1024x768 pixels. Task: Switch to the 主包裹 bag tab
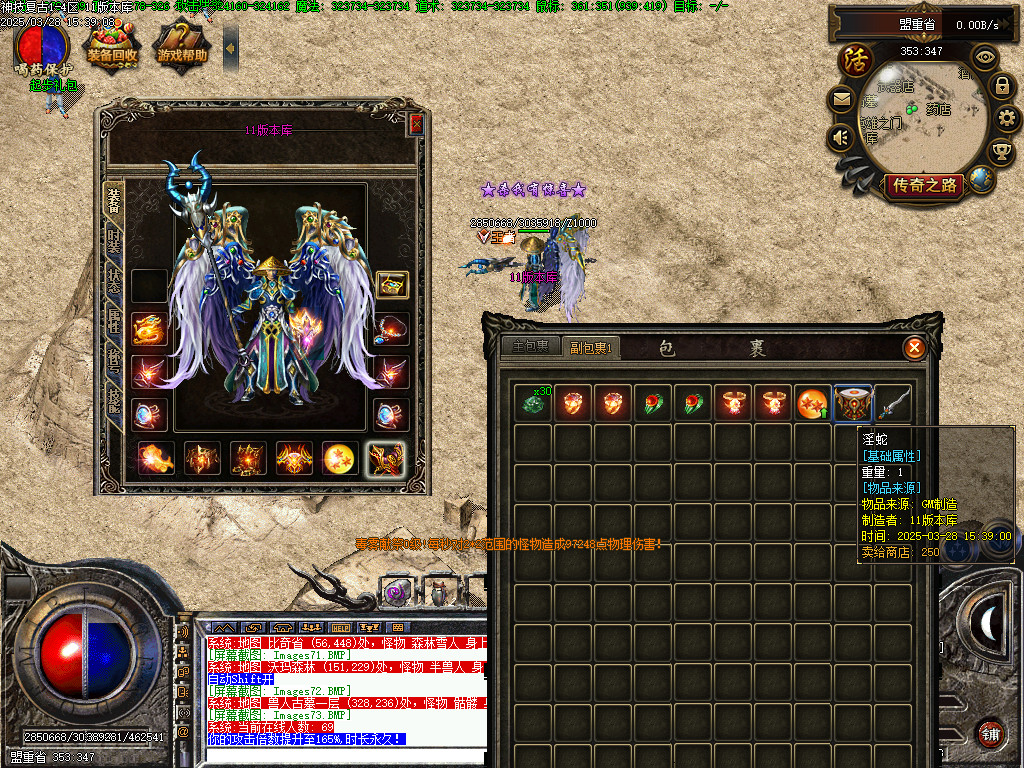[530, 347]
